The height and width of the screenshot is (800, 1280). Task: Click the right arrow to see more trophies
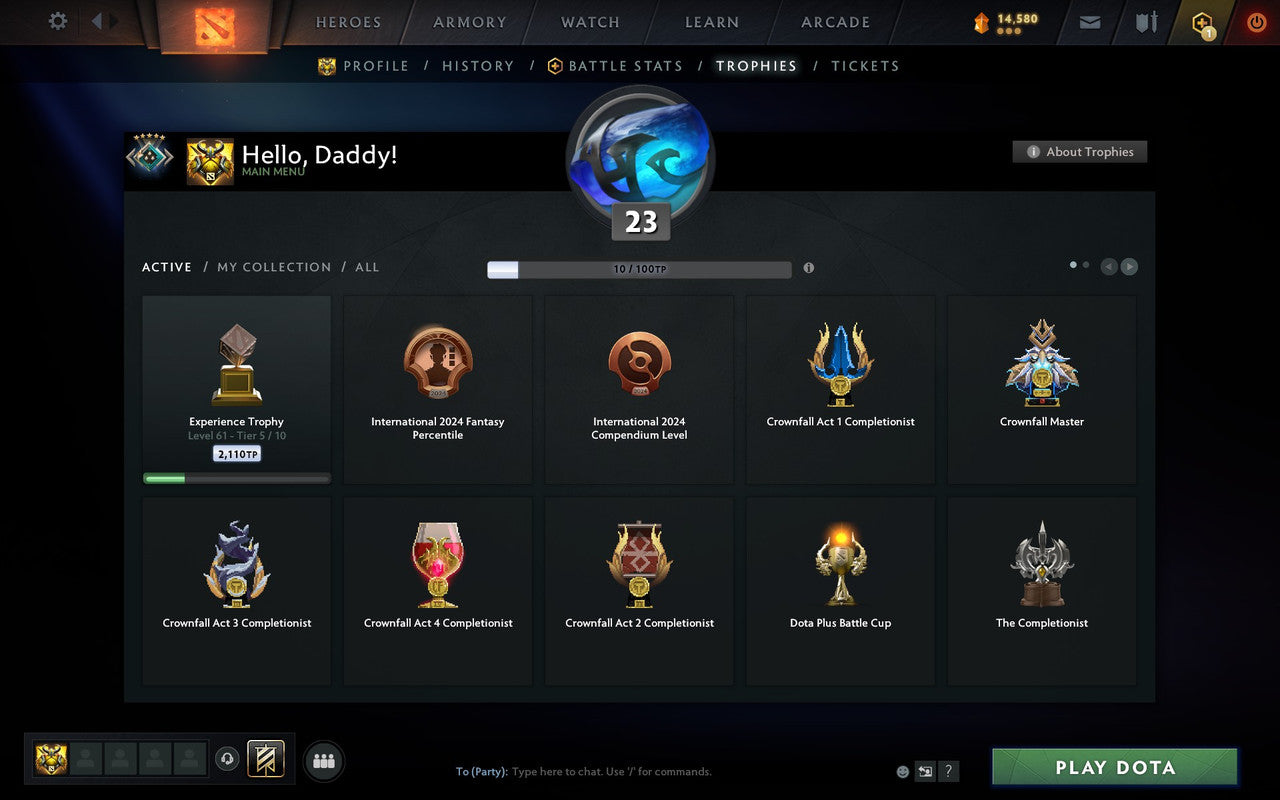1130,266
